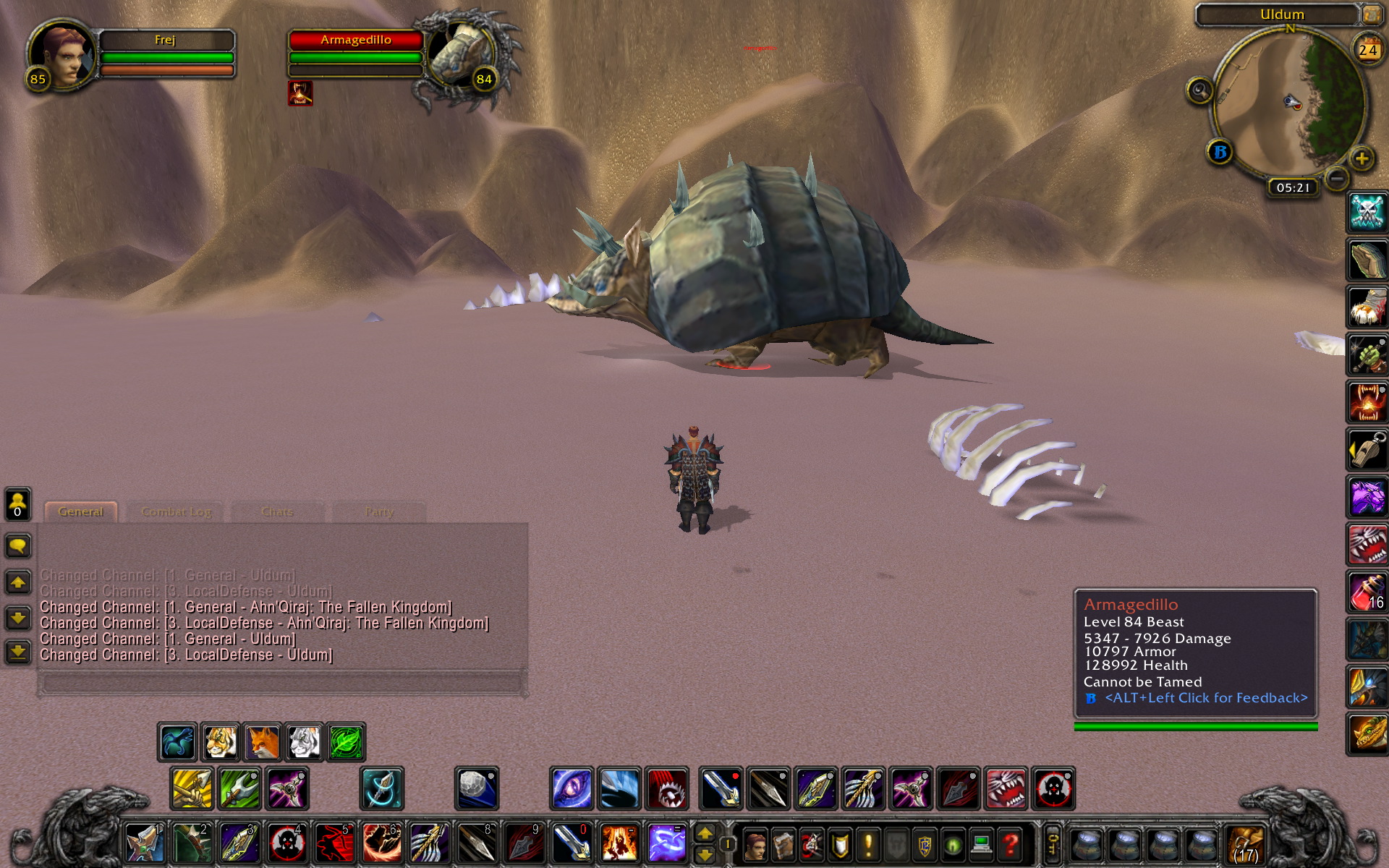Switch to the Combat Log chat tab

click(x=176, y=511)
